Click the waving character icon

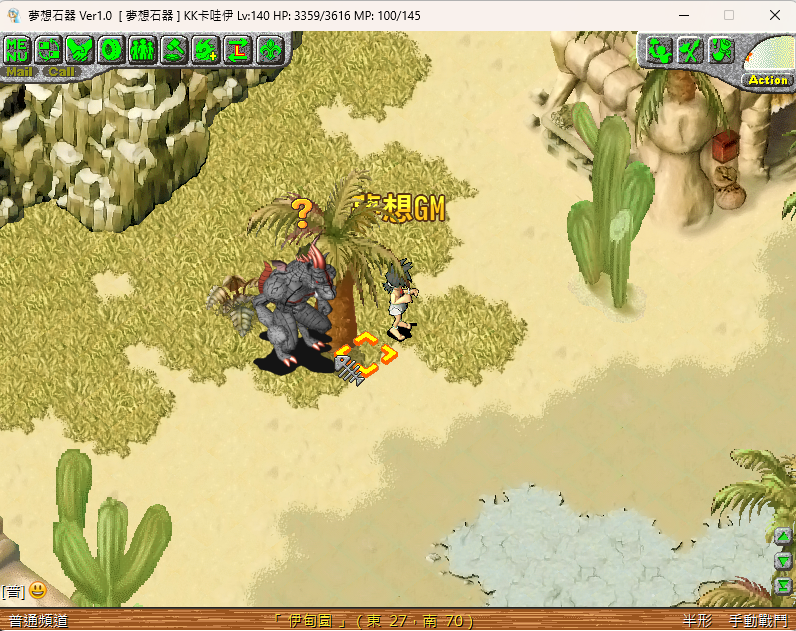coord(658,49)
